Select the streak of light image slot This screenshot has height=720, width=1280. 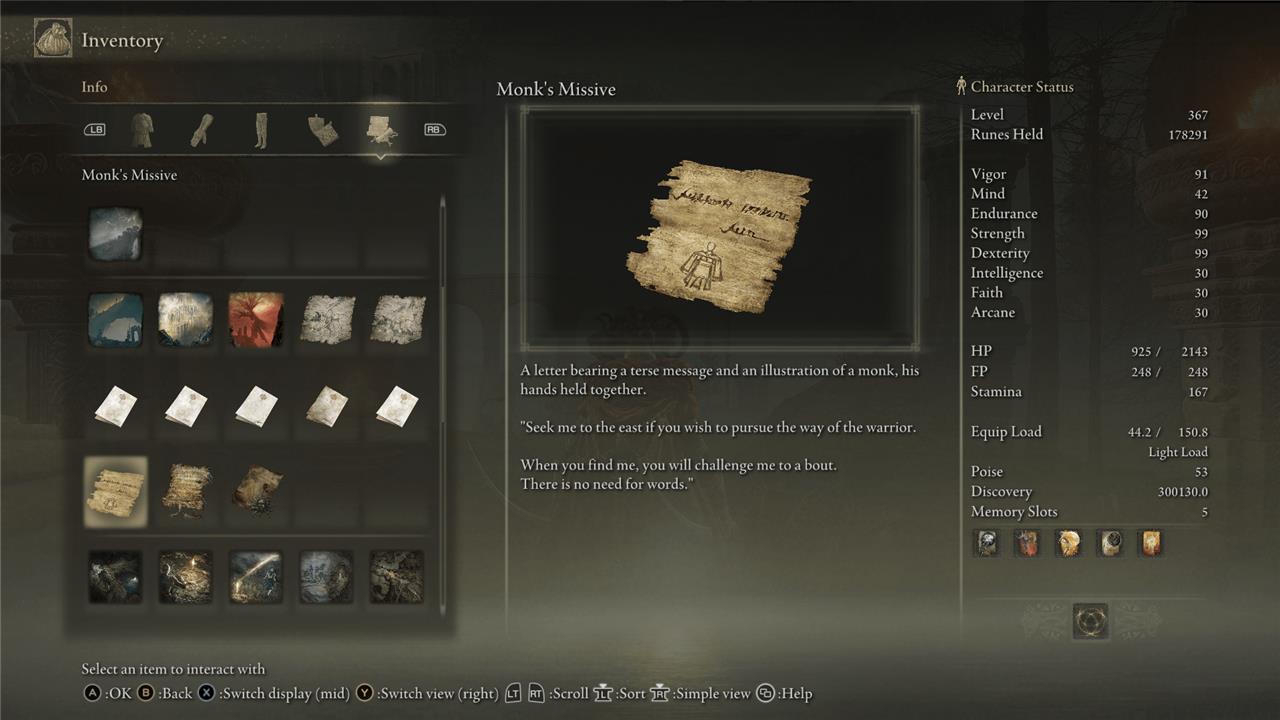point(256,577)
